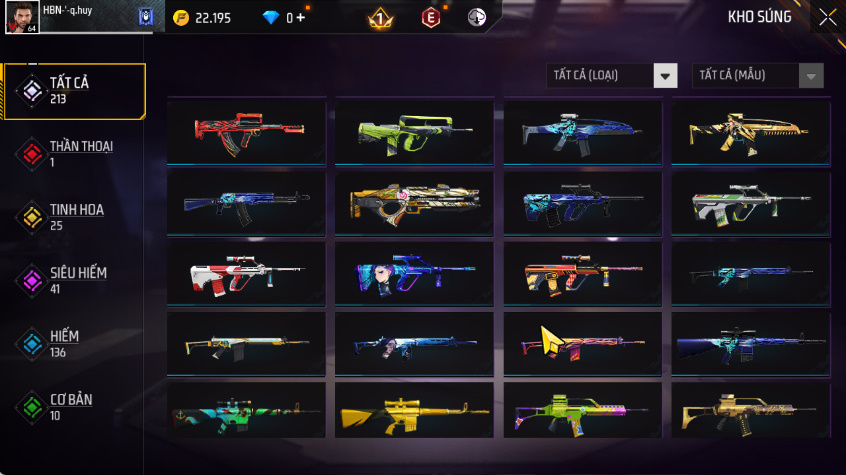This screenshot has height=475, width=846.
Task: Select the red and white bullpup rifle skin
Action: (x=247, y=131)
